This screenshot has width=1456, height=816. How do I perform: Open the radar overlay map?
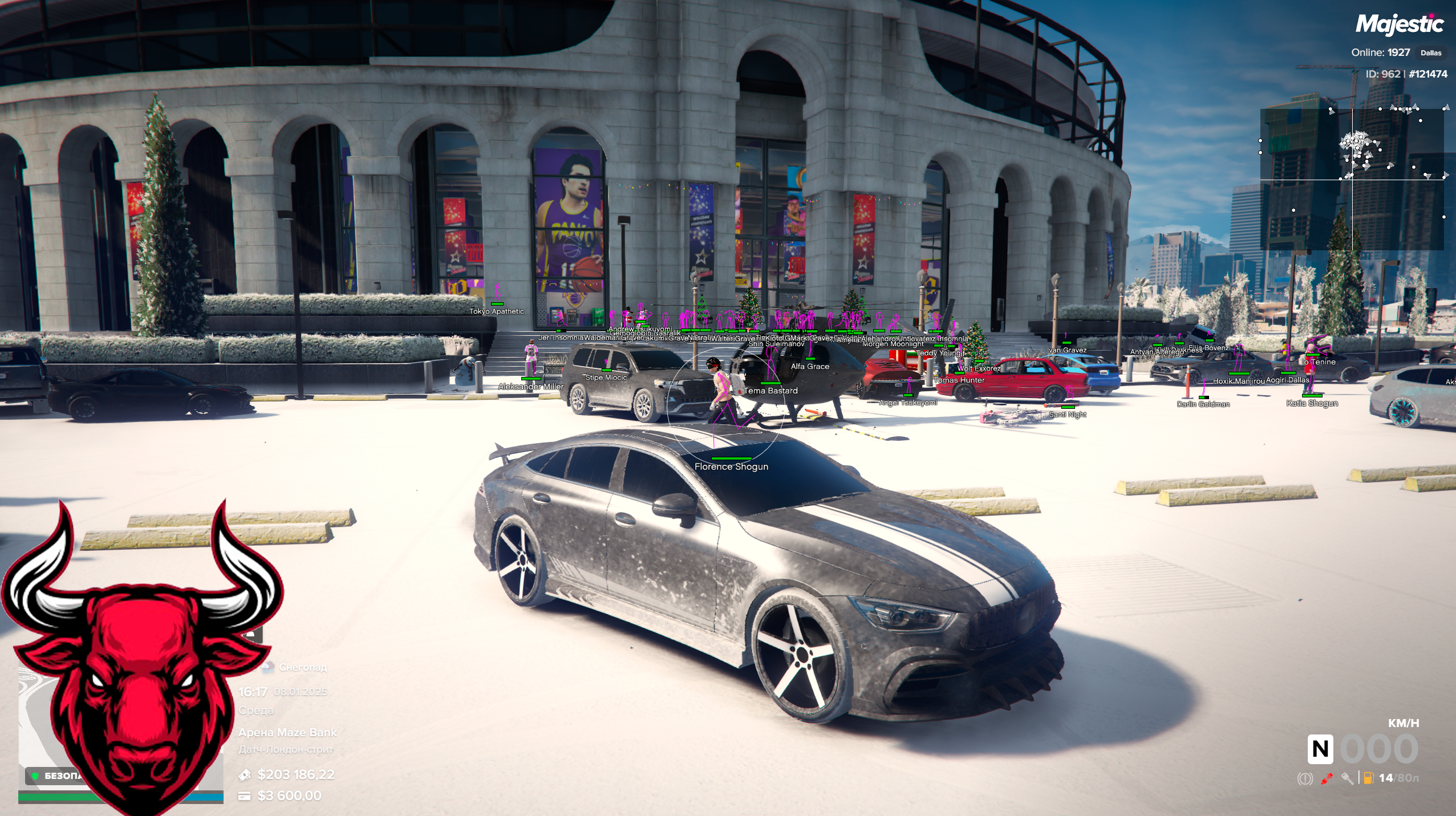pos(1352,179)
